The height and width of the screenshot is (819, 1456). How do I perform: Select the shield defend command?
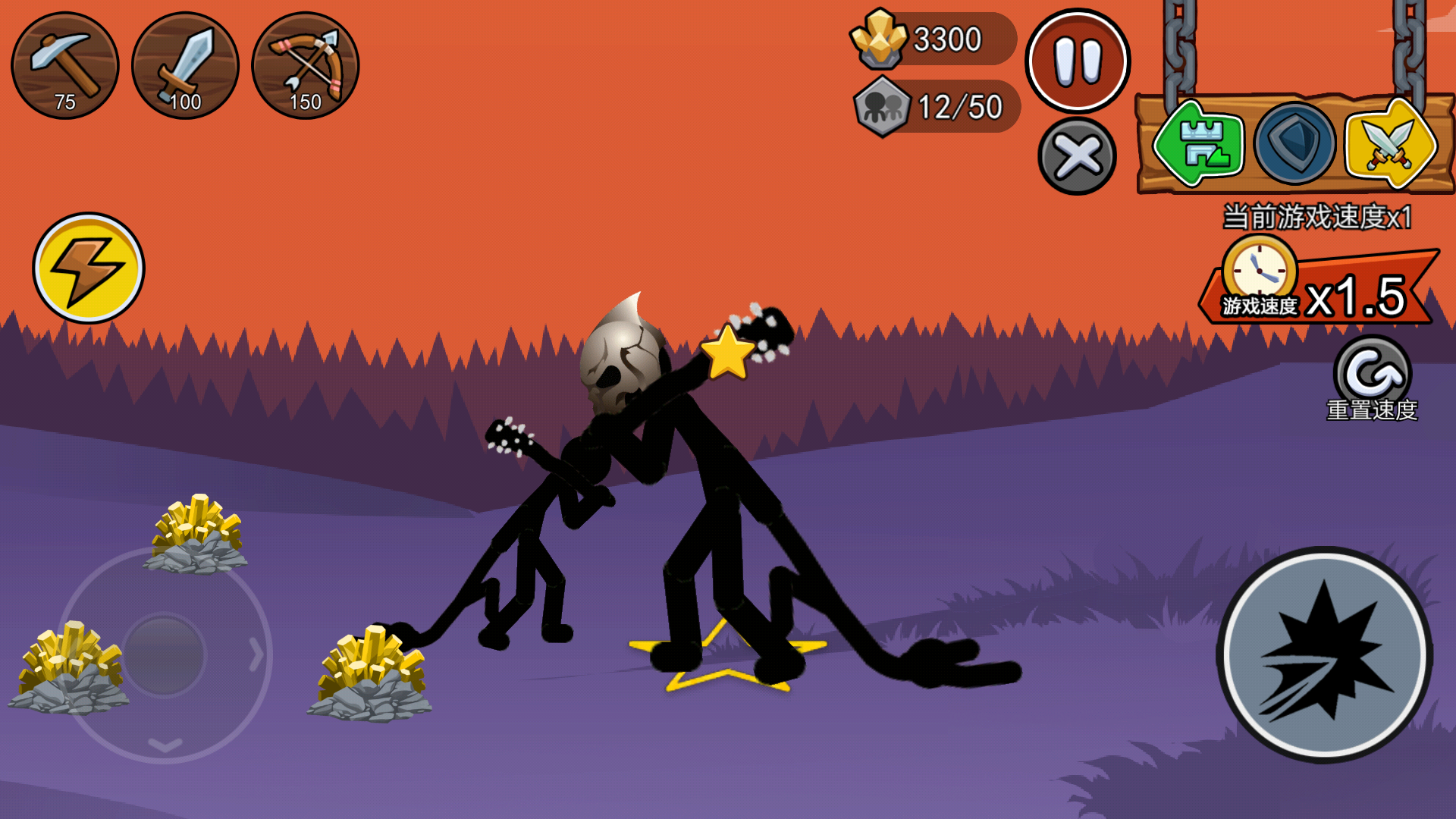(x=1294, y=143)
